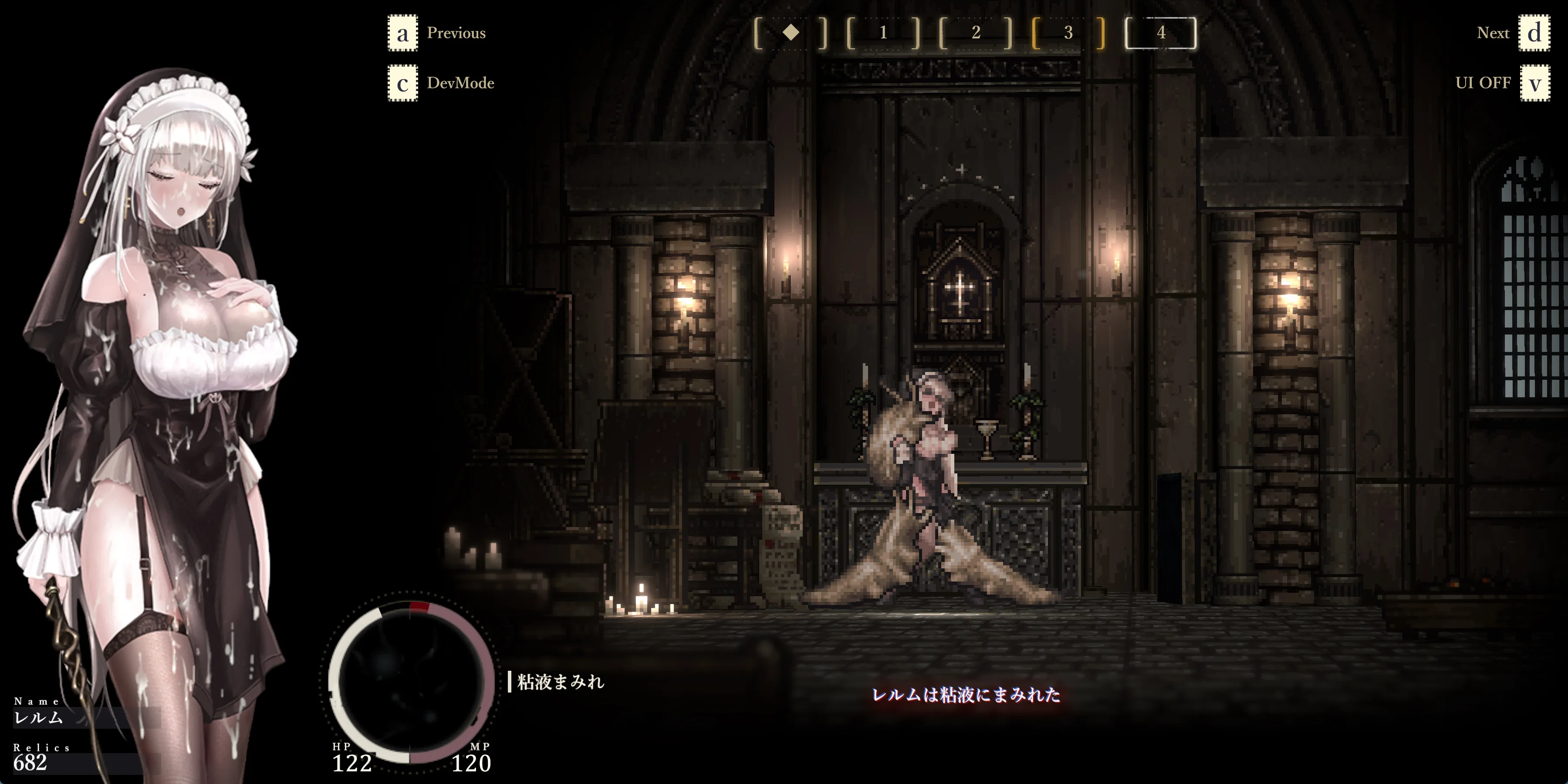Switch to scene tab 1
The width and height of the screenshot is (1568, 784).
click(883, 33)
